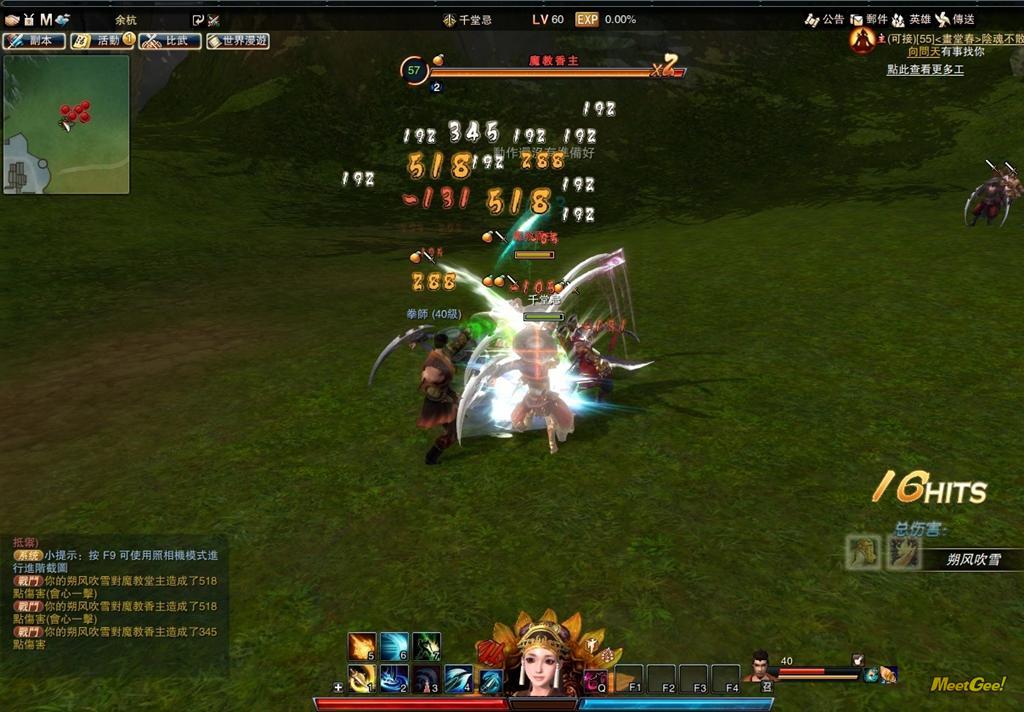Open the 公告 announcements panel
The height and width of the screenshot is (712, 1024).
click(x=825, y=19)
